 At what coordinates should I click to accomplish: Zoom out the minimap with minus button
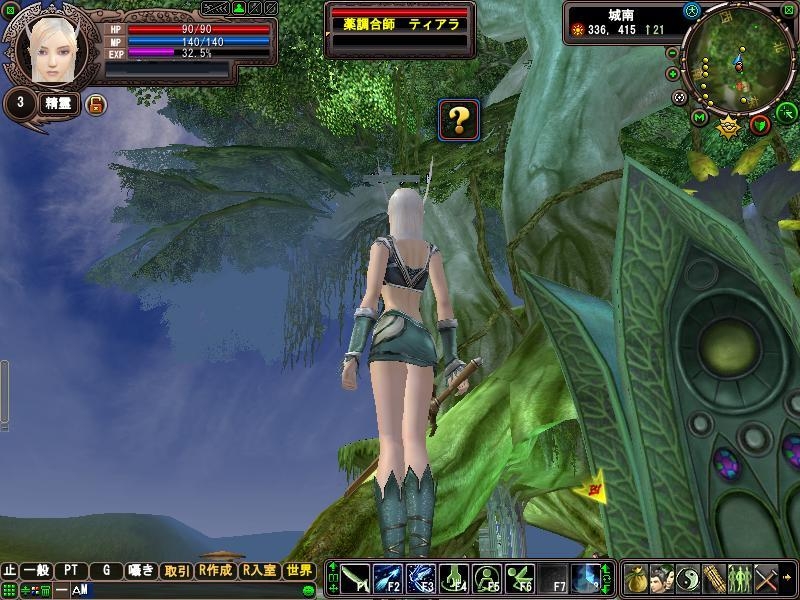(x=673, y=54)
